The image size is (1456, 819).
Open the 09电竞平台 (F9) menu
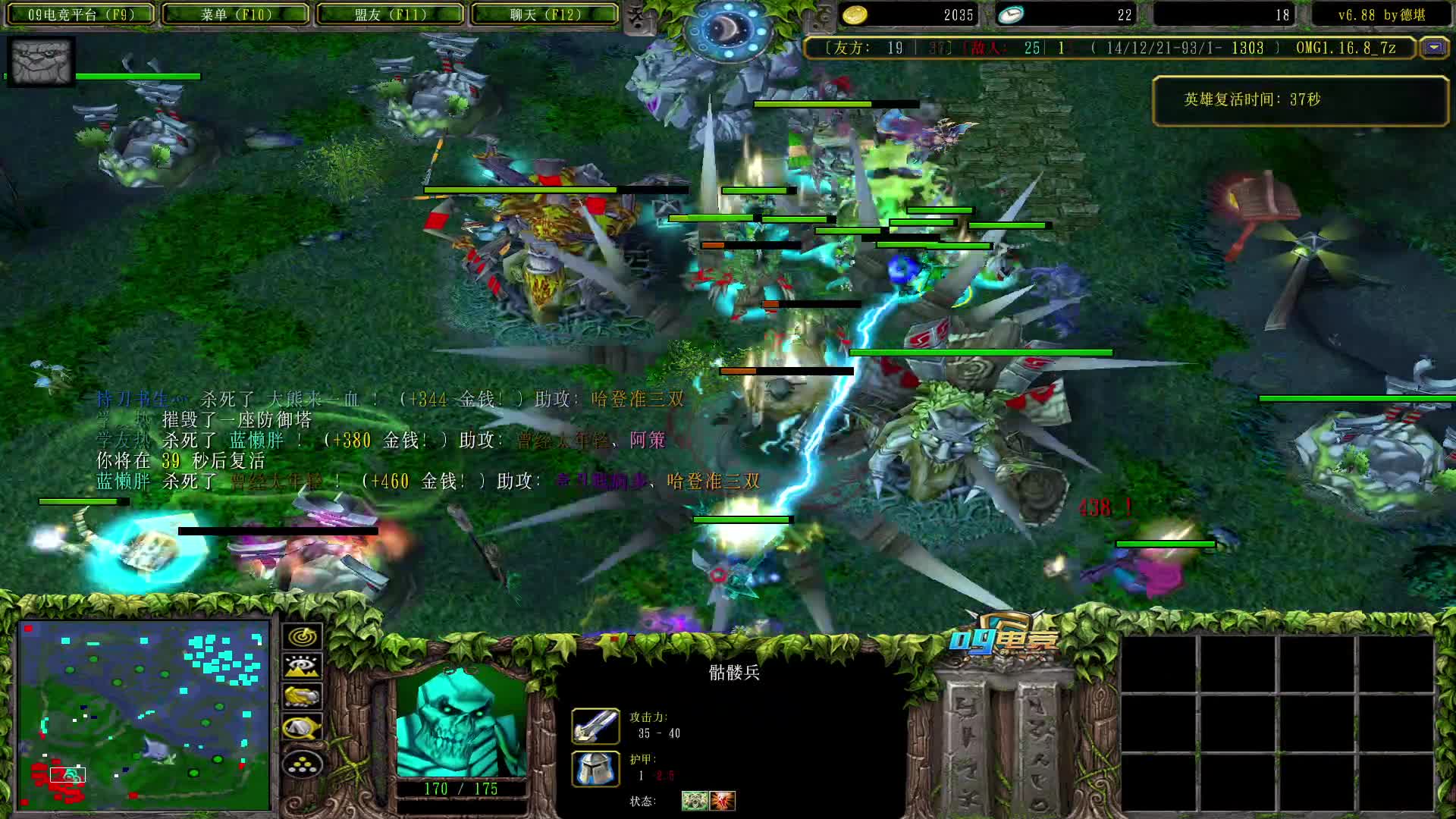(x=80, y=14)
